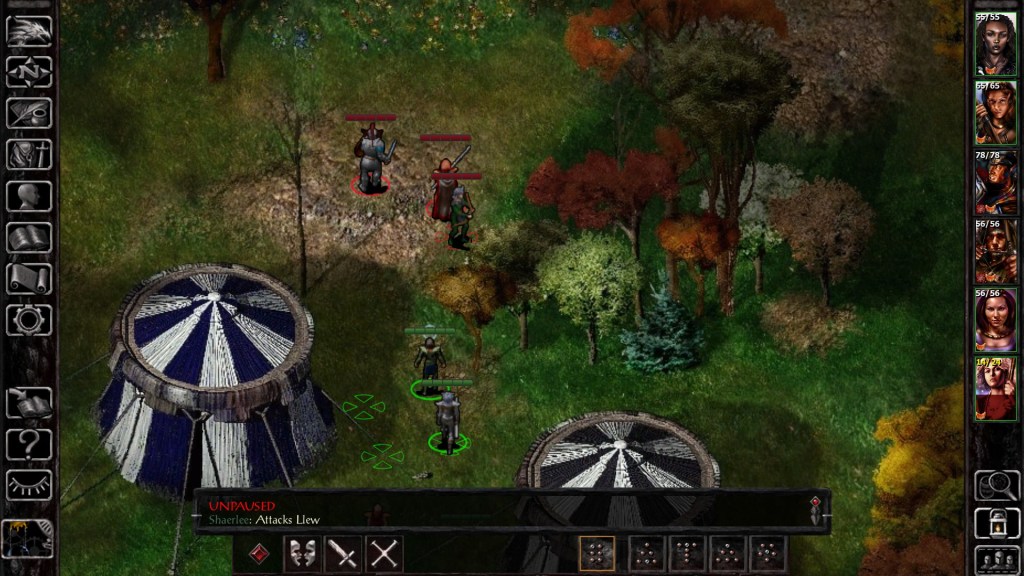Toggle the lantern party AI button
The image size is (1024, 576).
(x=996, y=522)
